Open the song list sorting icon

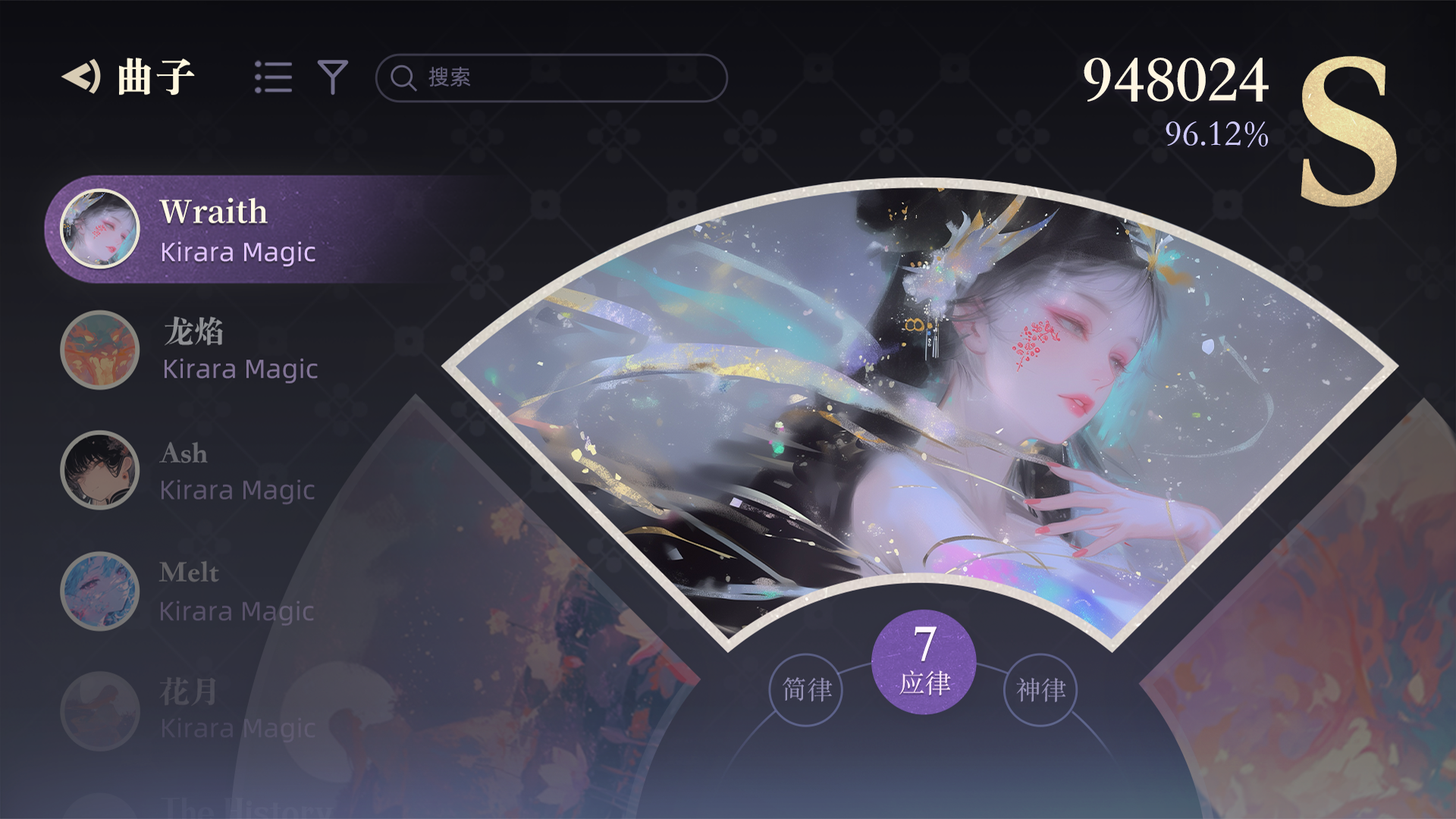pos(275,76)
